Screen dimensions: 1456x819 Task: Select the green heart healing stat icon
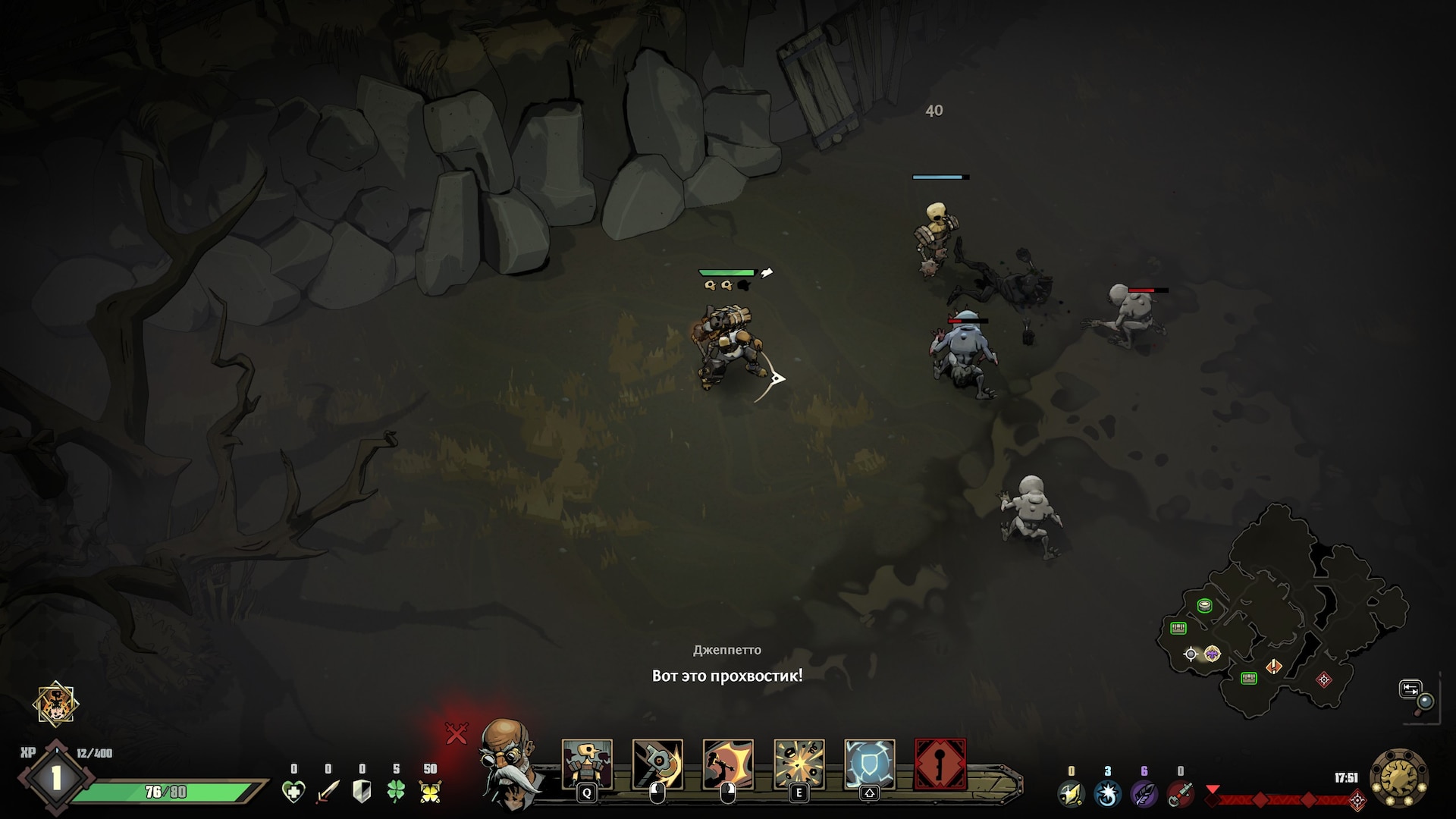pyautogui.click(x=293, y=792)
